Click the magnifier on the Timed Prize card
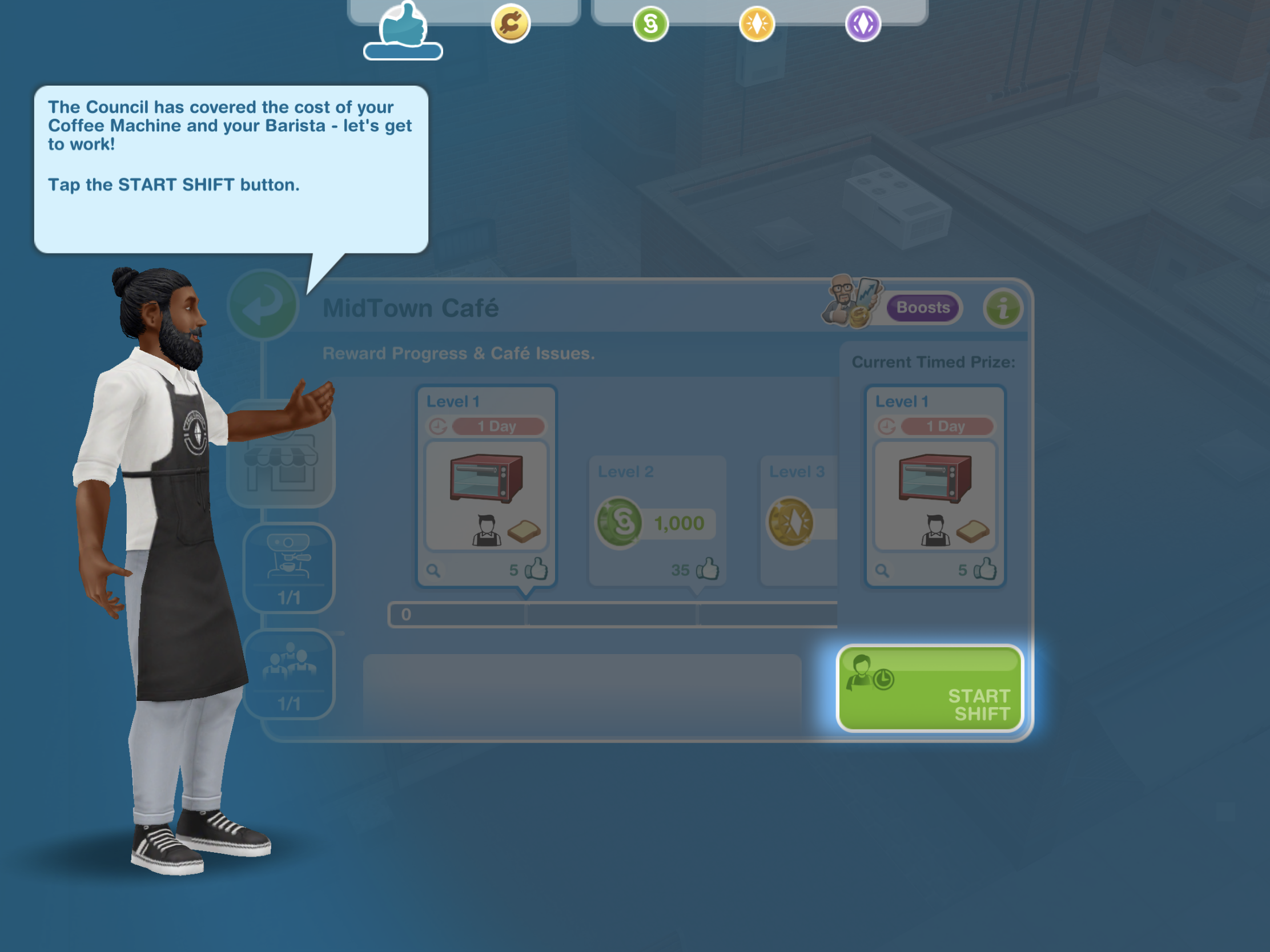1270x952 pixels. 882,571
